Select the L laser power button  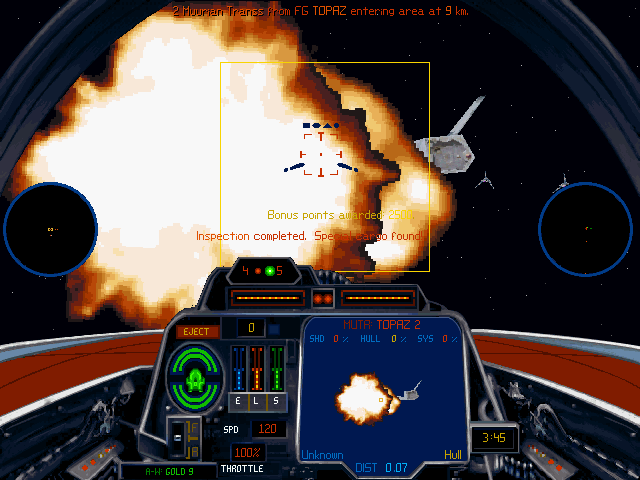point(257,400)
